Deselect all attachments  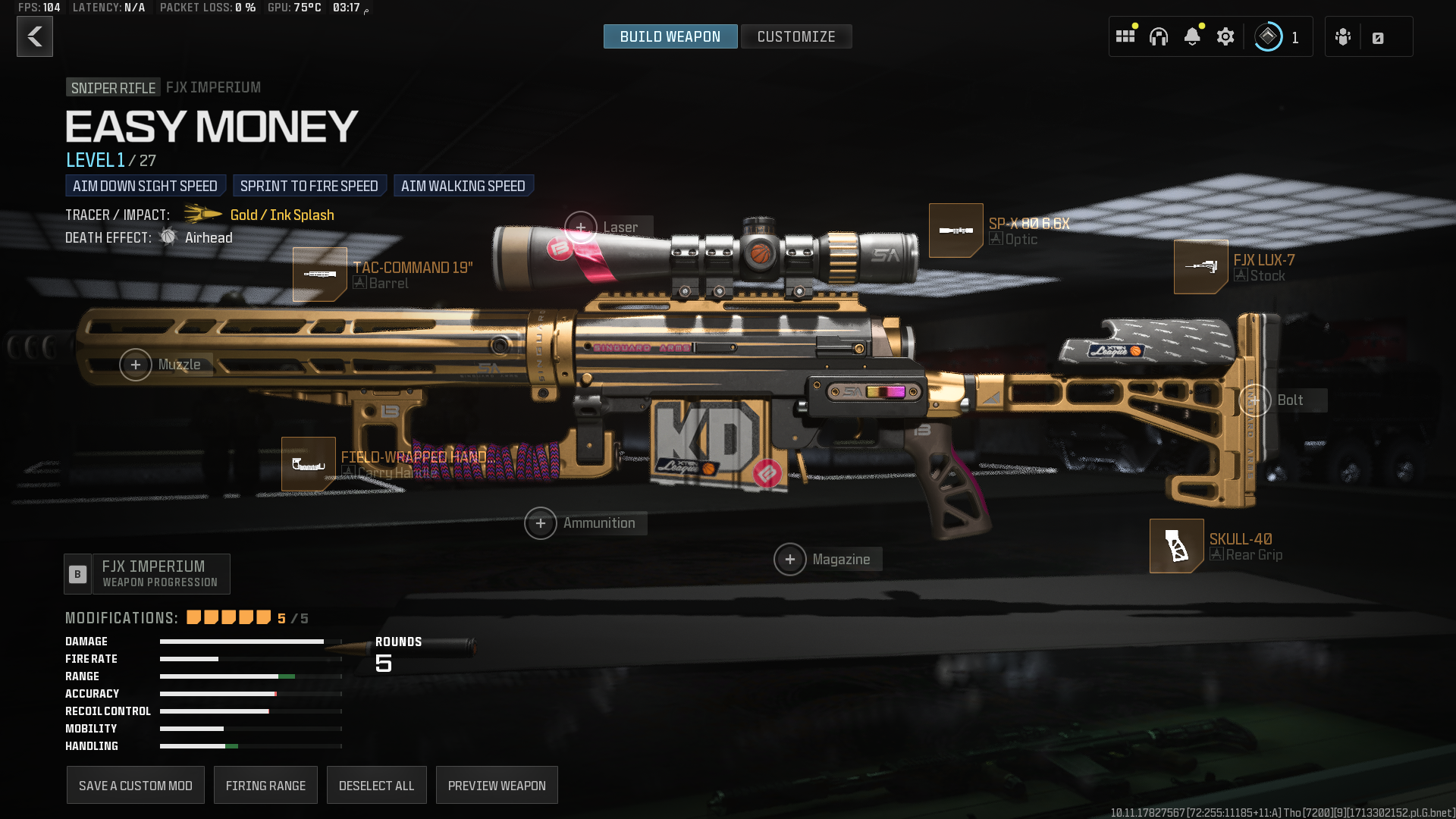coord(376,786)
